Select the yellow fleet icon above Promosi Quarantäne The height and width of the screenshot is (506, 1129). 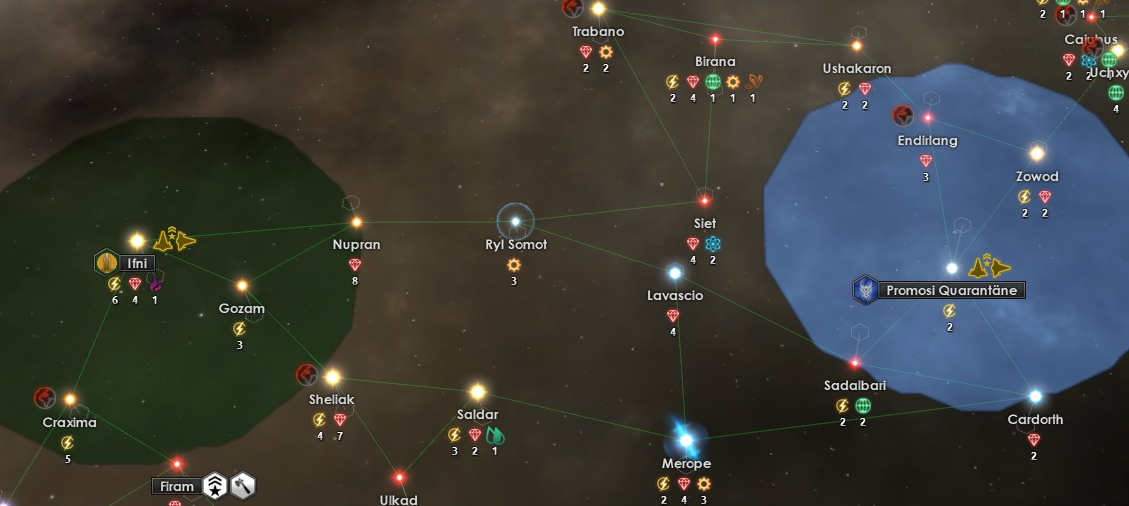[990, 266]
